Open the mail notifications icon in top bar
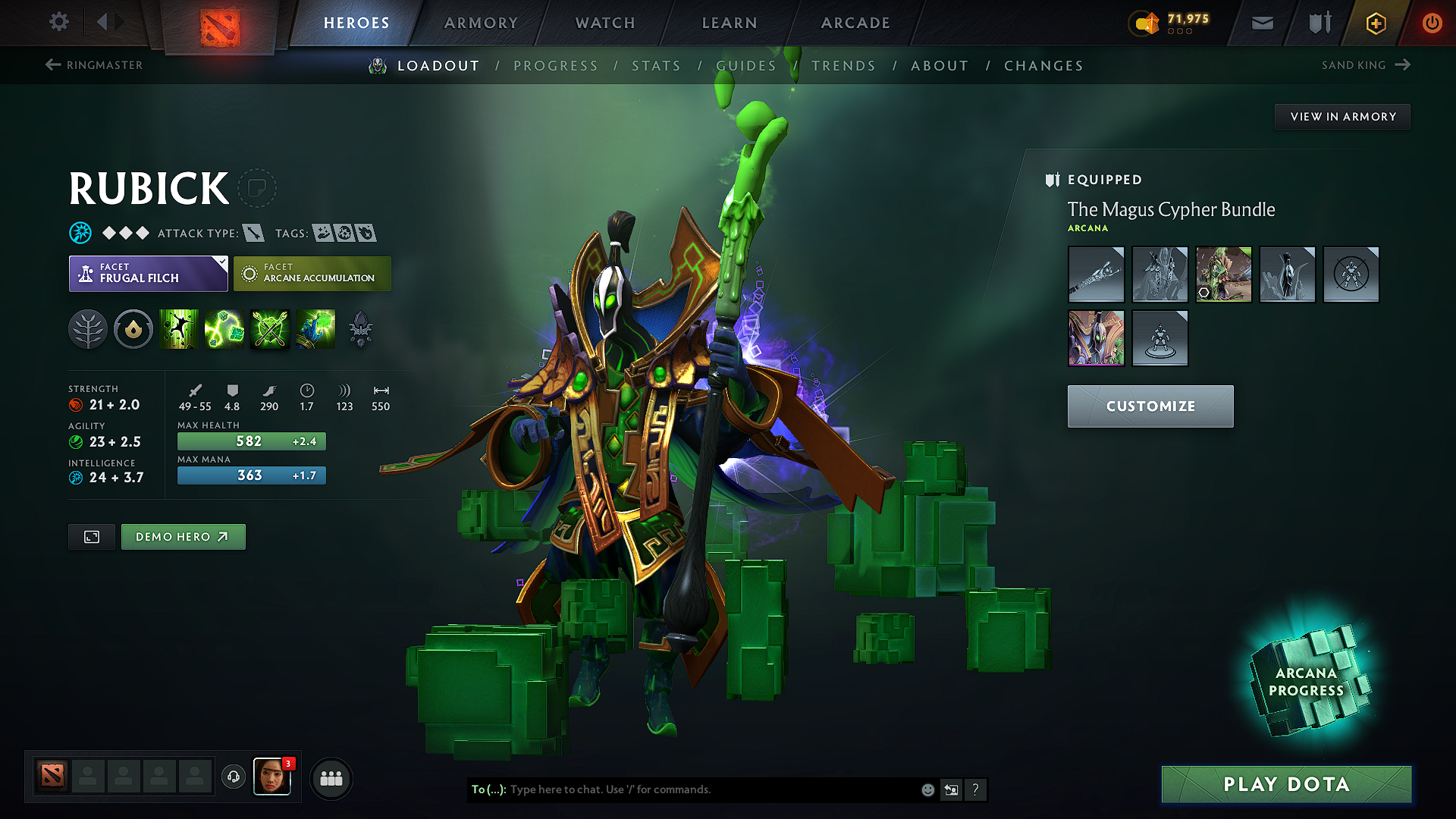Screen dimensions: 1456x819 coord(1262,22)
